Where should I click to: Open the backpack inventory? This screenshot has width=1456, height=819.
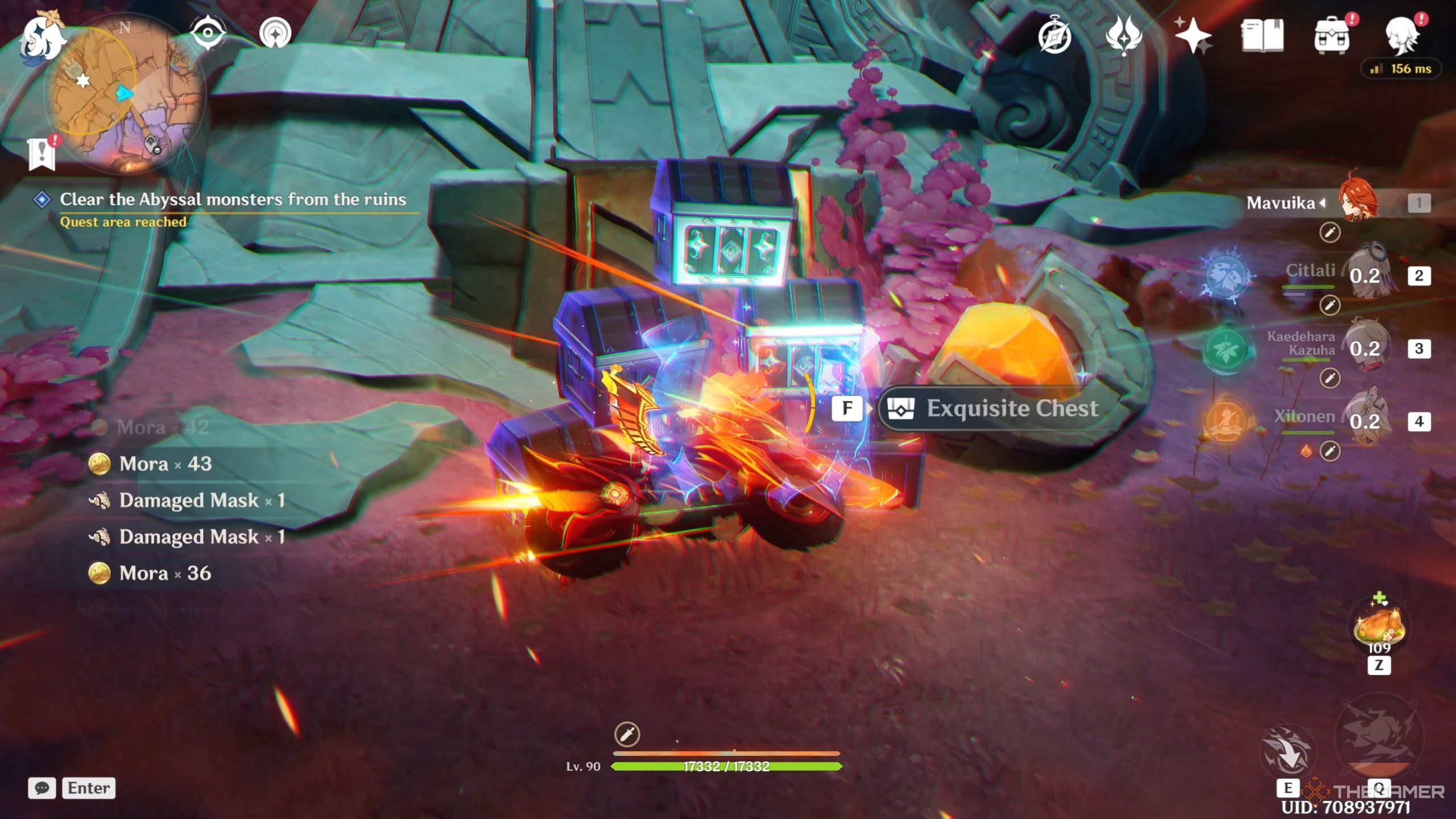tap(1331, 36)
